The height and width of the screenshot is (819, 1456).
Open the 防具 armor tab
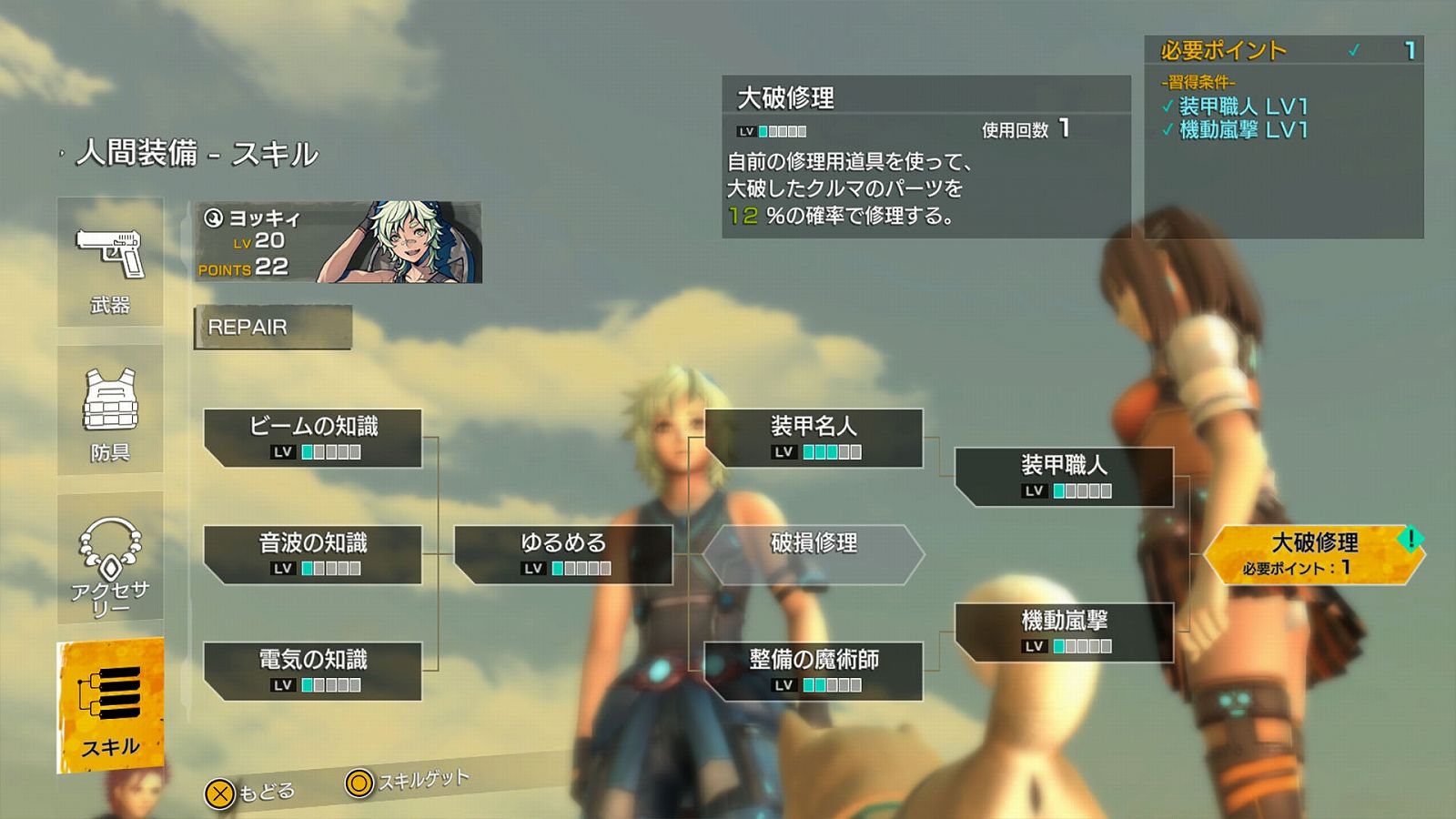click(110, 410)
